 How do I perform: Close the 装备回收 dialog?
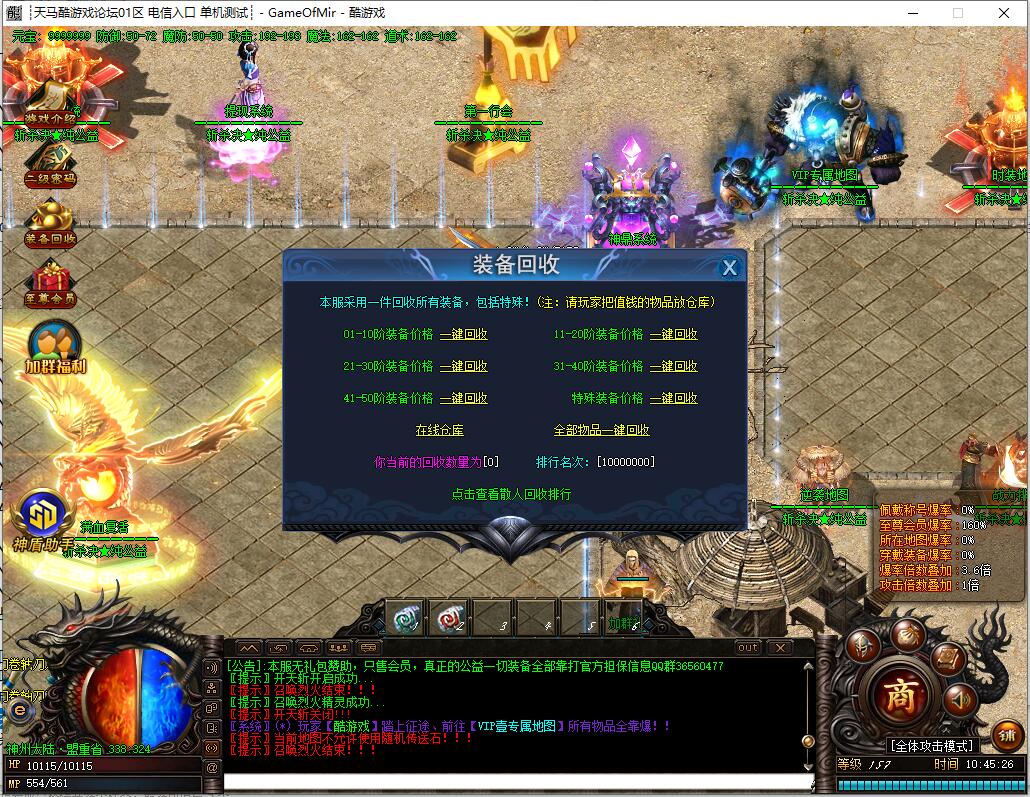730,267
